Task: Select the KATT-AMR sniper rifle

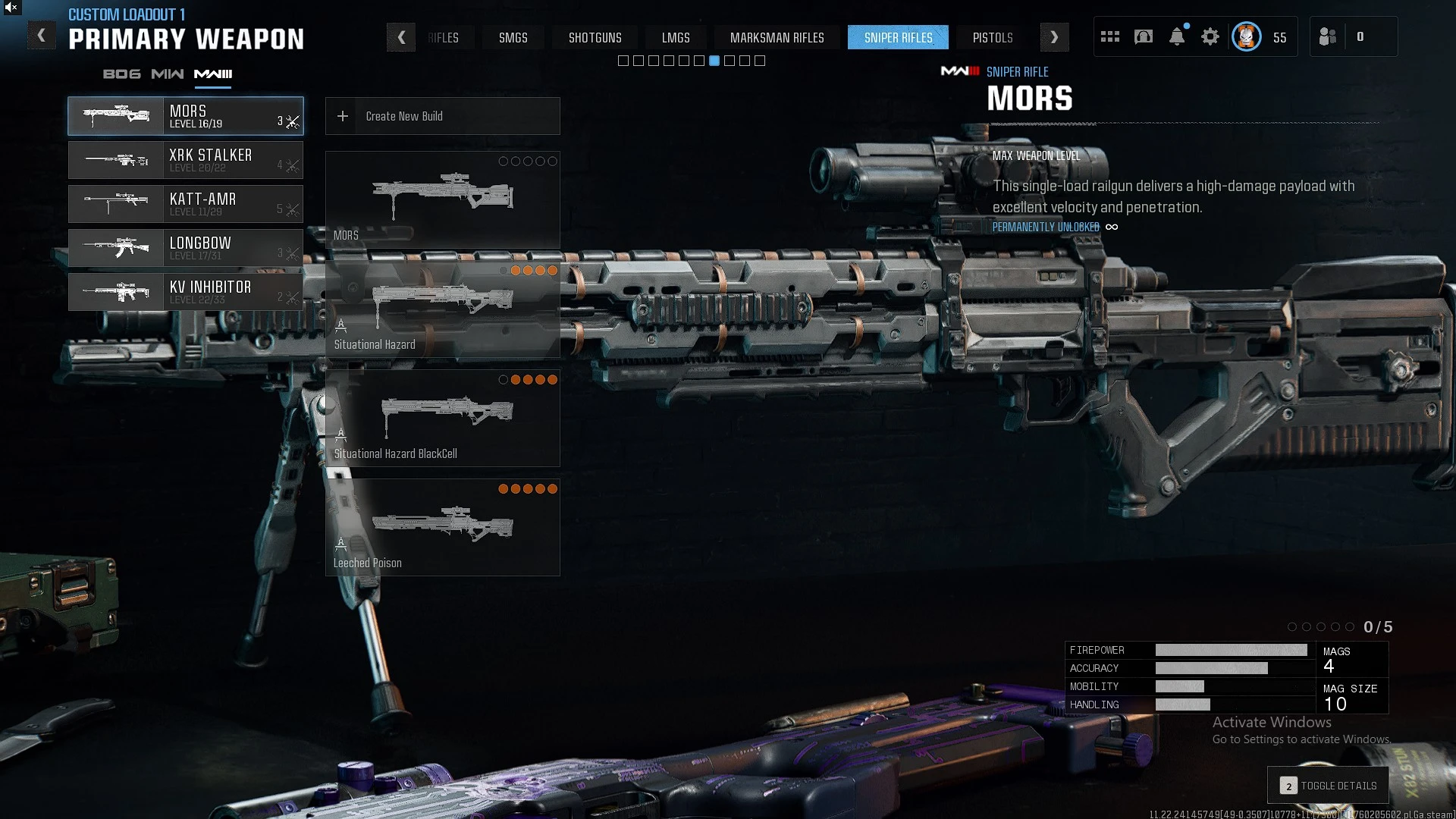Action: (186, 204)
